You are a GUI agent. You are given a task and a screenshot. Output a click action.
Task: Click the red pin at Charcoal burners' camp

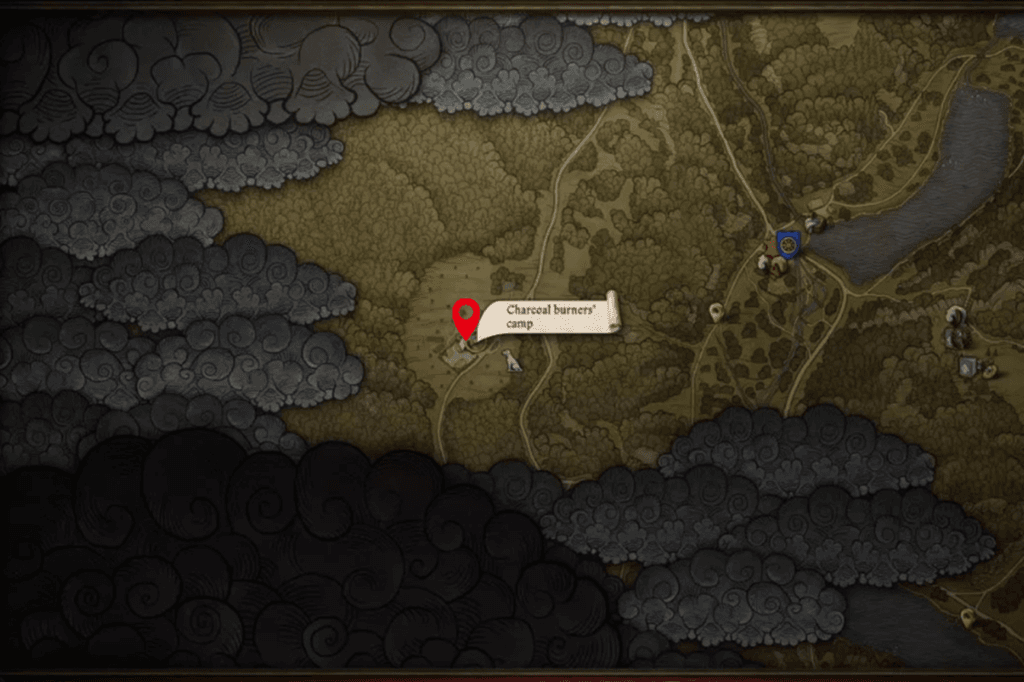coord(465,317)
